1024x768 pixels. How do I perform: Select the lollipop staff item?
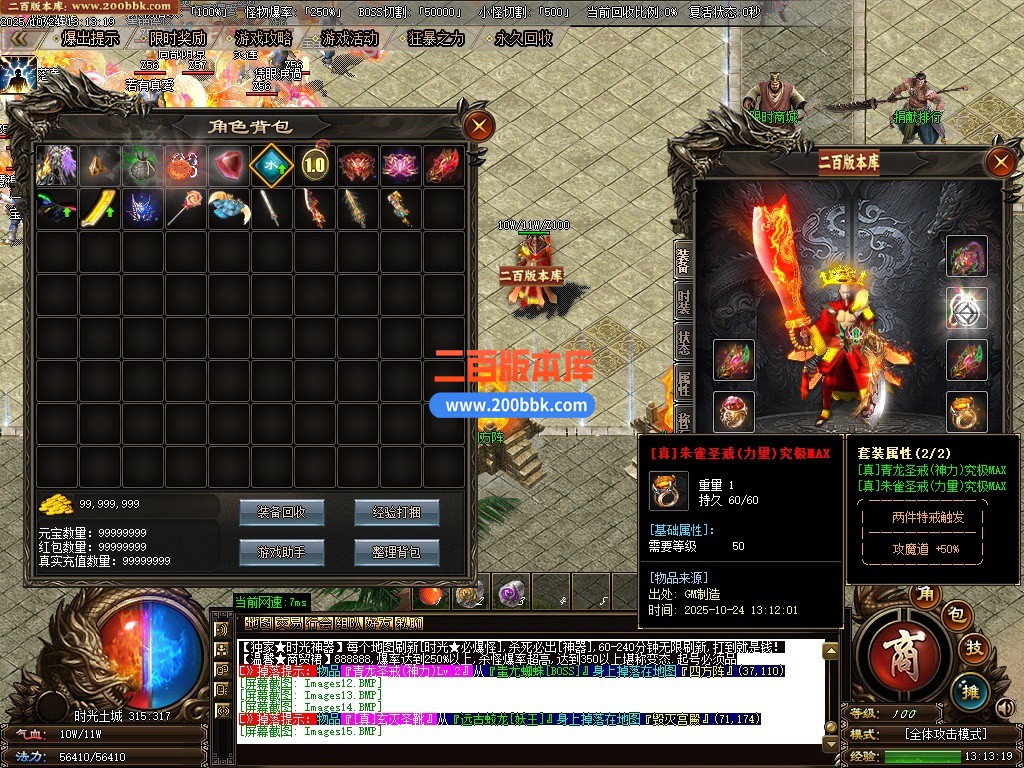[185, 208]
